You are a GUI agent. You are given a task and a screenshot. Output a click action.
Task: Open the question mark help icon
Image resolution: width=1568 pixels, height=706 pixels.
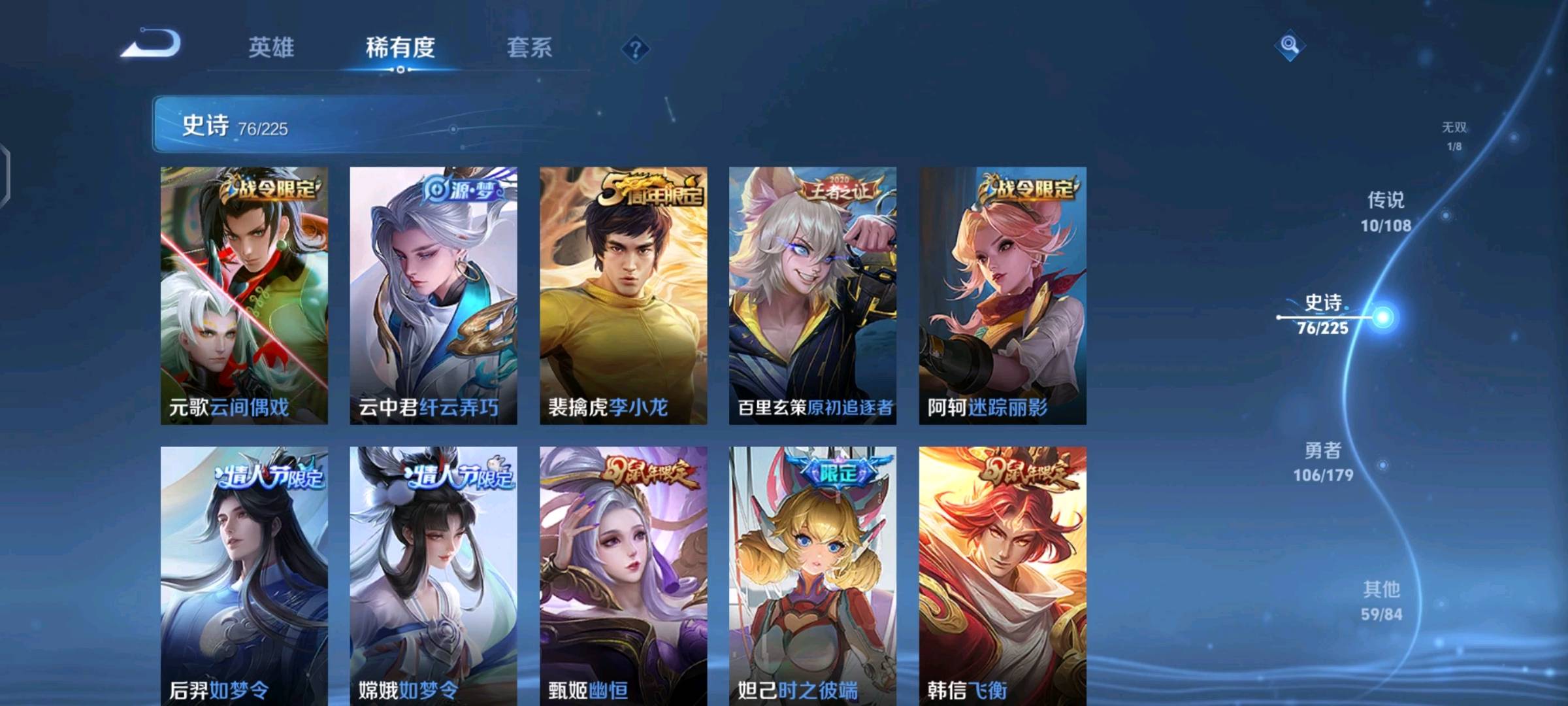[x=635, y=49]
